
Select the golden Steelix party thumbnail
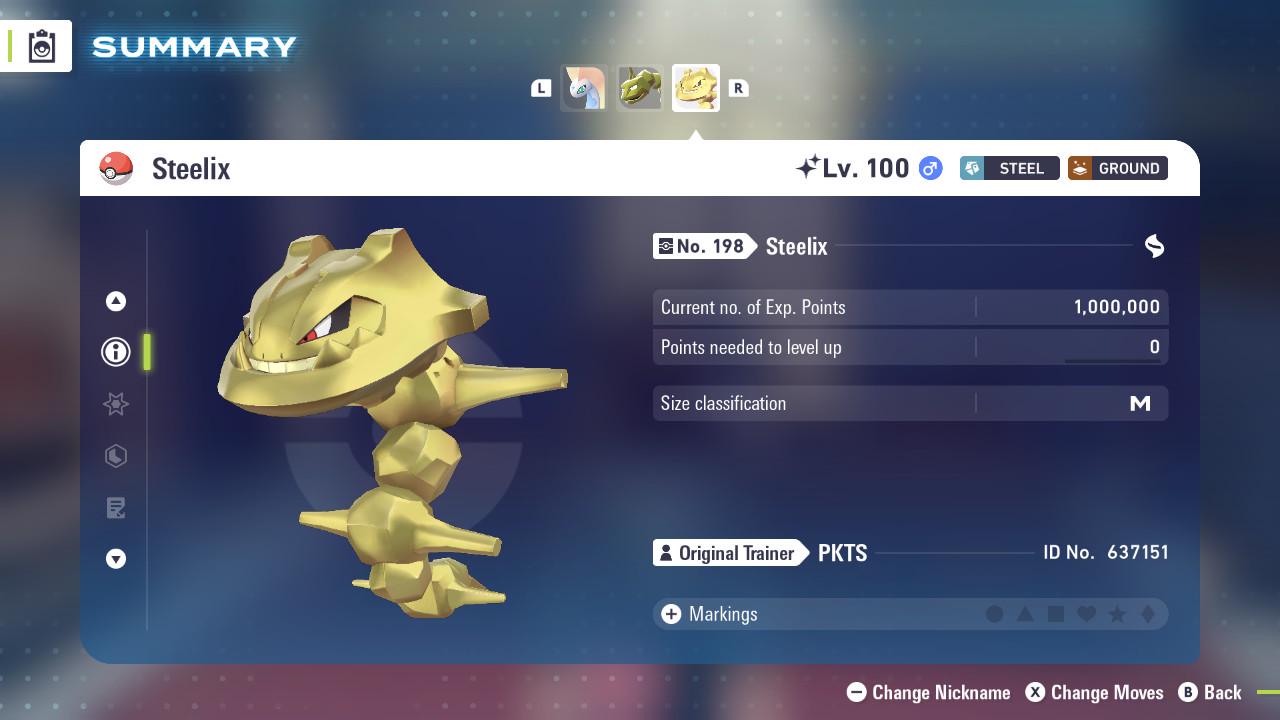tap(696, 88)
